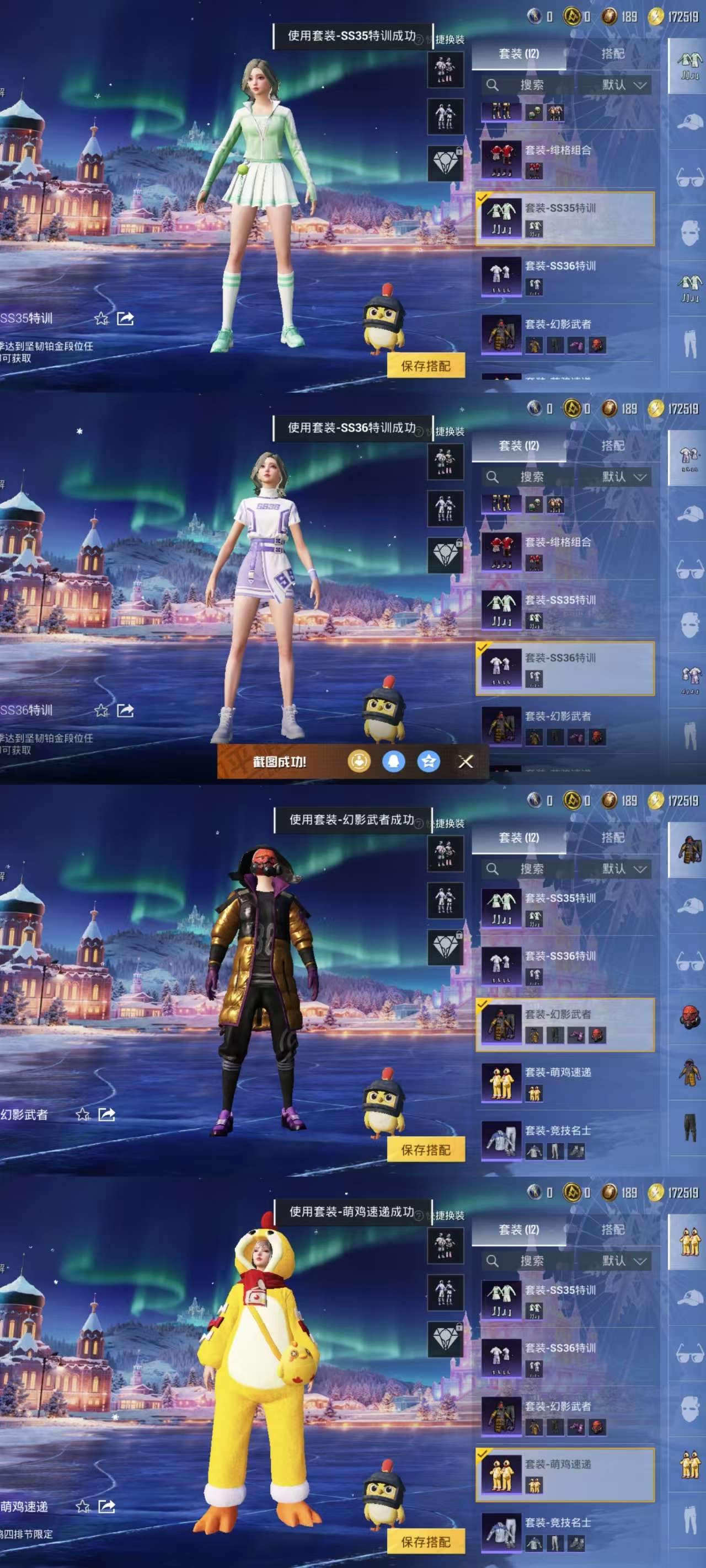Favorite the outfit with the star beside SS35特训 title
The width and height of the screenshot is (706, 1568).
click(x=101, y=318)
